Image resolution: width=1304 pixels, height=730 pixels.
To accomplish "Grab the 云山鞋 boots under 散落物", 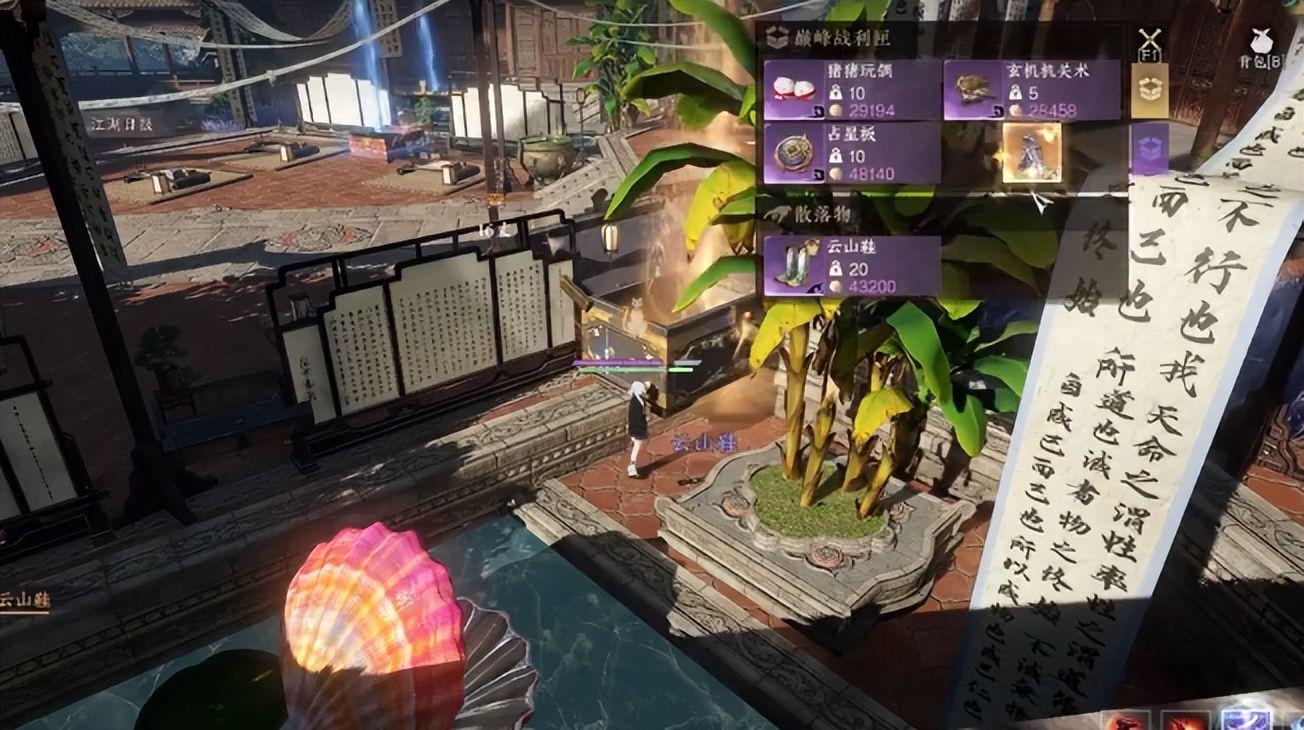I will click(x=851, y=265).
